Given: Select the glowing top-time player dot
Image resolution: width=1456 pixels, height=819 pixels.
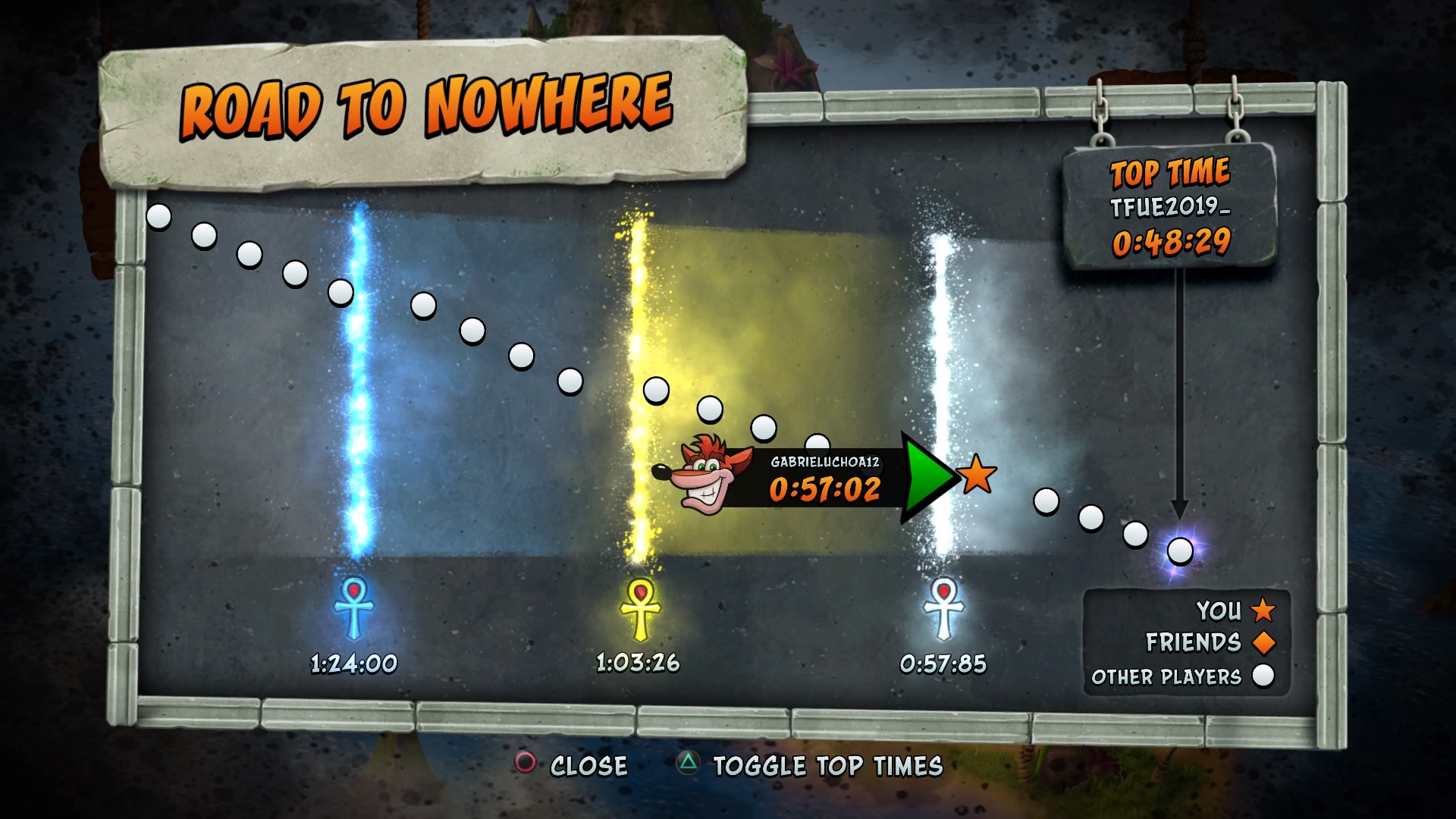Looking at the screenshot, I should tap(1180, 551).
